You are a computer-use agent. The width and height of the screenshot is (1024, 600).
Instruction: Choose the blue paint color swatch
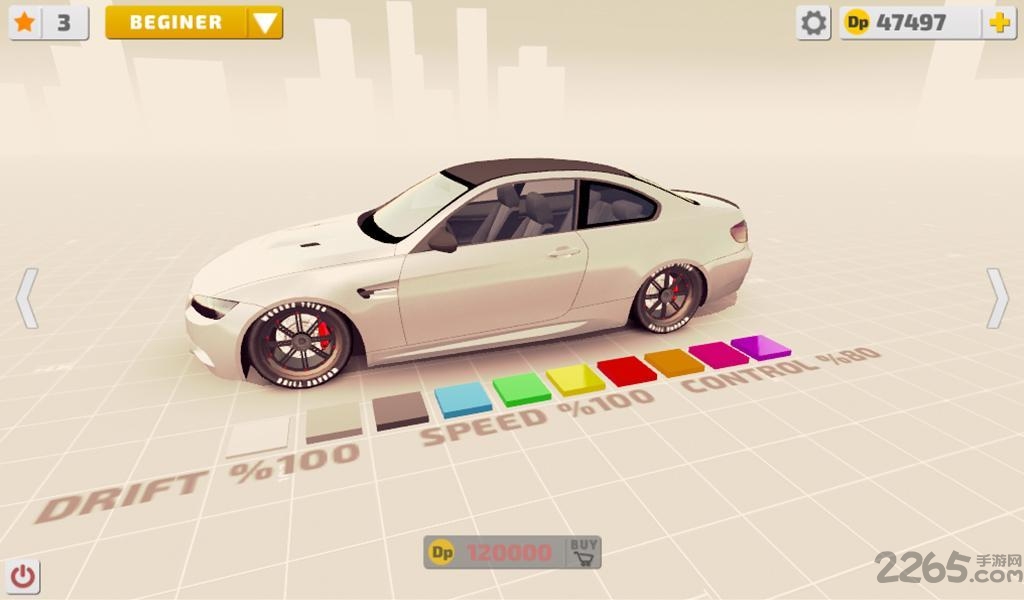pos(463,398)
